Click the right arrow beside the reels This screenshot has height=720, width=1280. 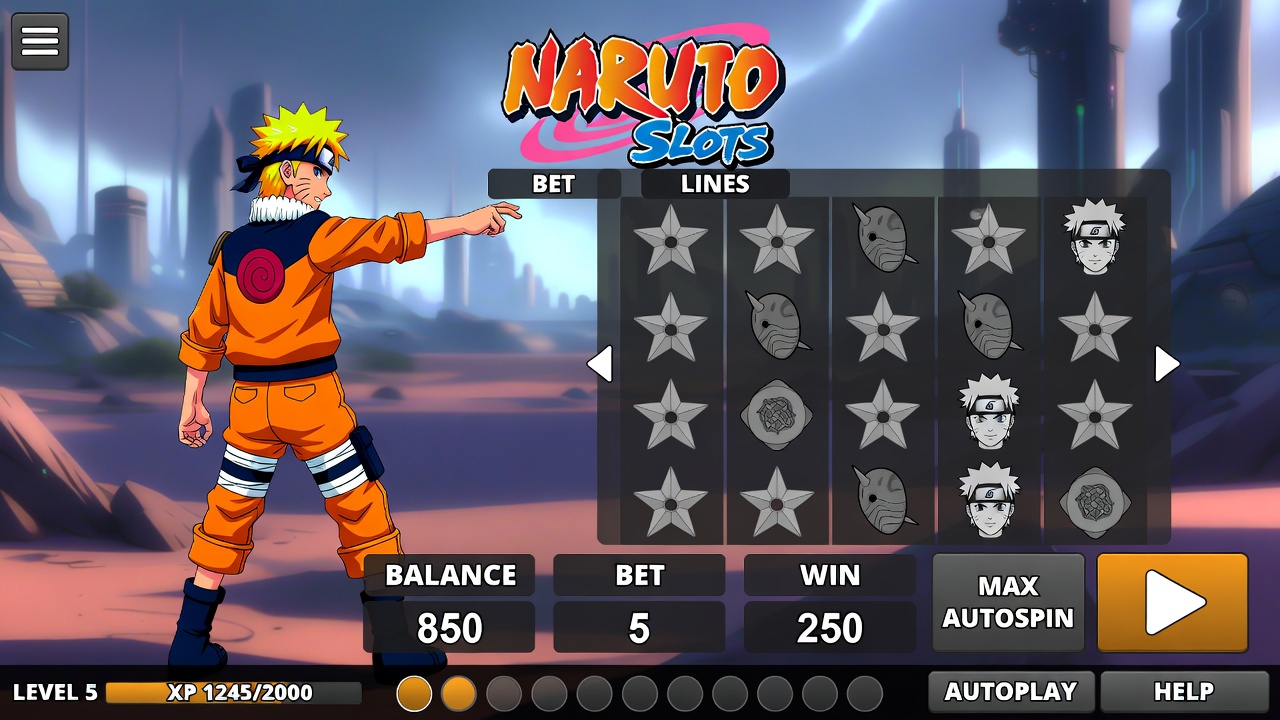pos(1166,364)
